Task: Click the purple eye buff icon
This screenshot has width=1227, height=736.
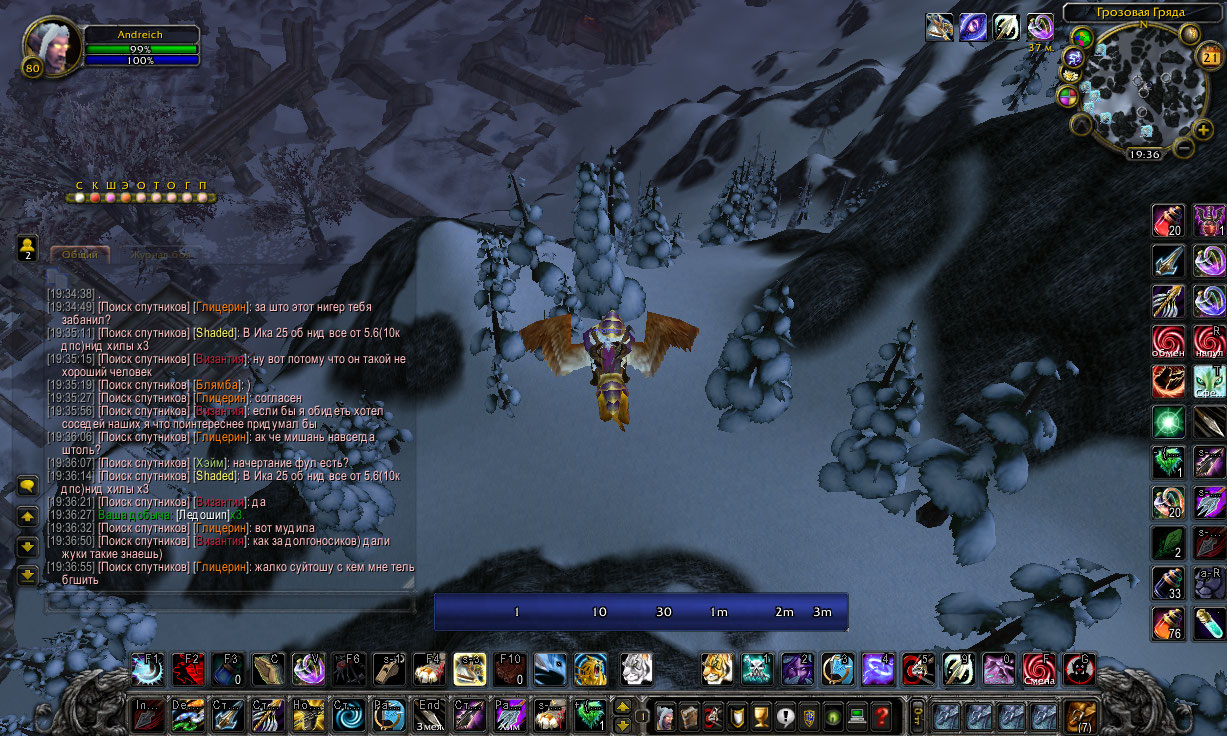Action: point(973,27)
